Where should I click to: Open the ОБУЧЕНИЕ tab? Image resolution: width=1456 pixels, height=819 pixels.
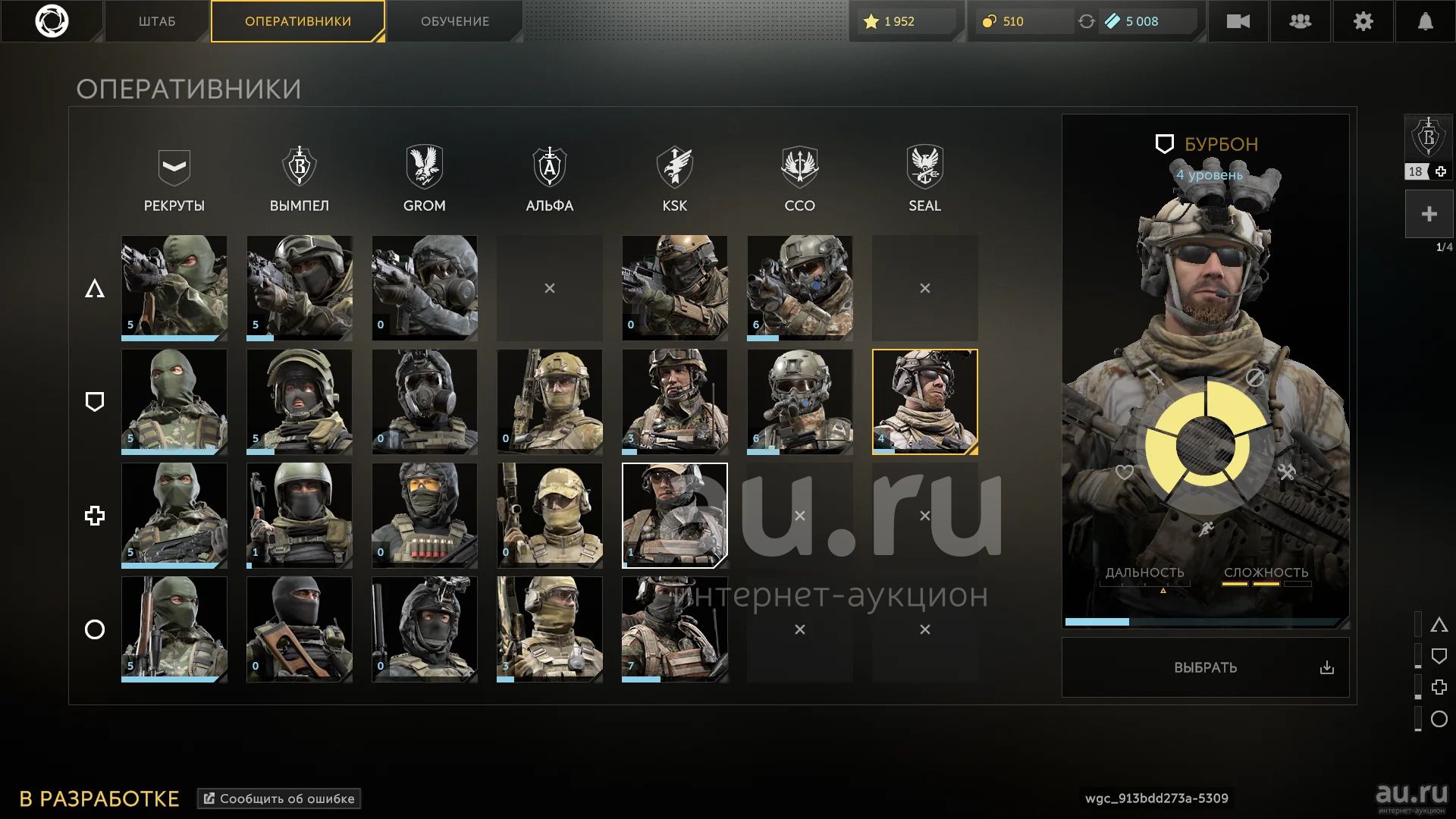click(x=455, y=21)
